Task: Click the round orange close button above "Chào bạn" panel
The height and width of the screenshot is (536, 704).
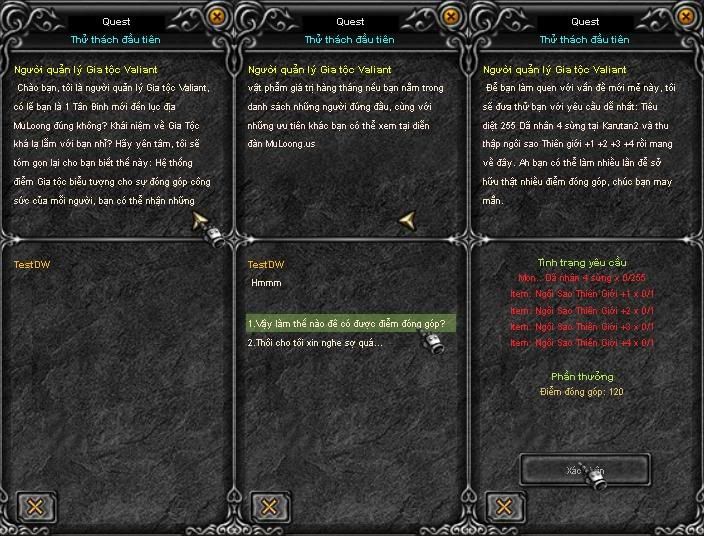Action: (x=218, y=15)
